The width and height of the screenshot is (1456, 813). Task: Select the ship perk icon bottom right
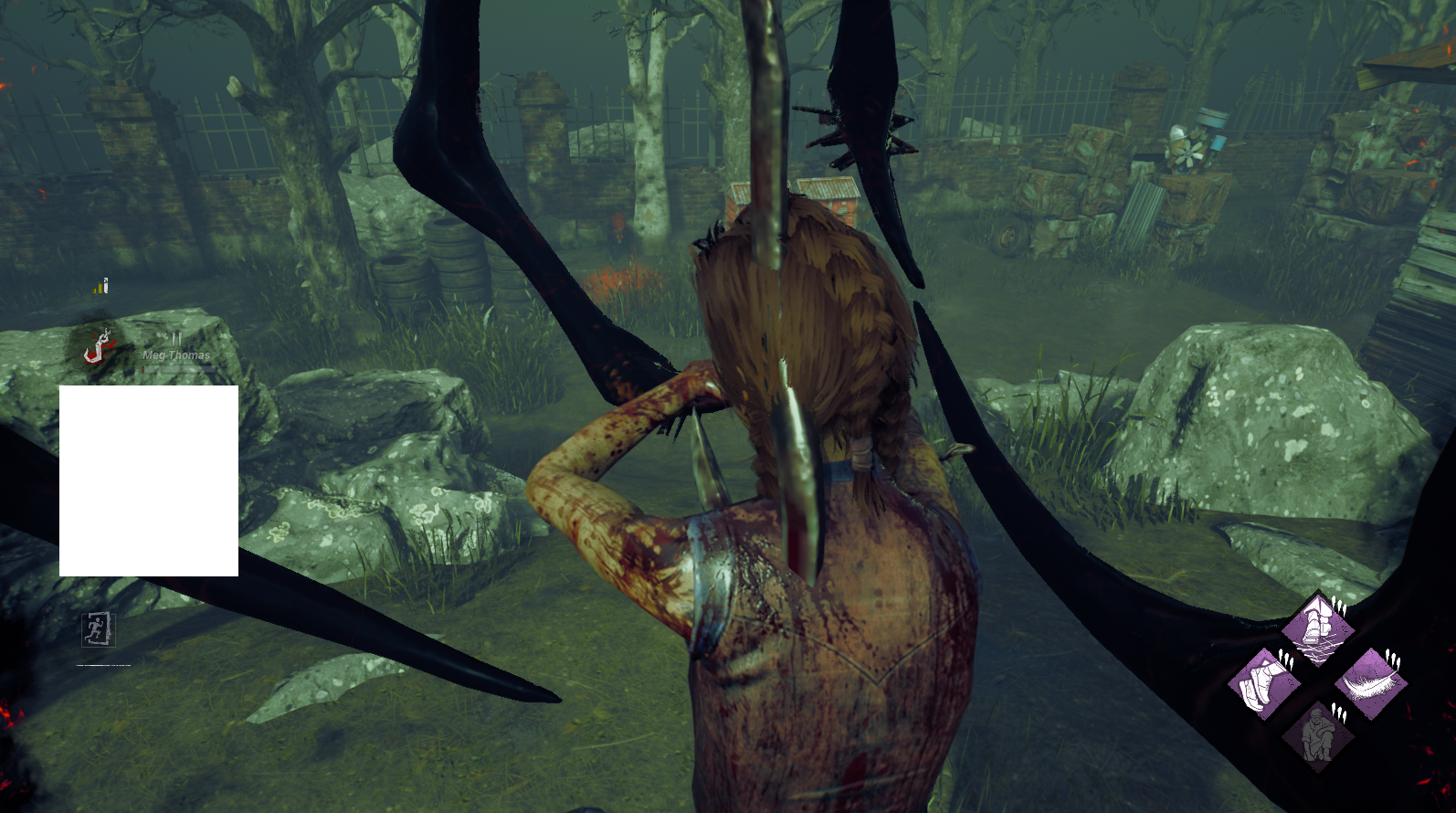click(1318, 628)
